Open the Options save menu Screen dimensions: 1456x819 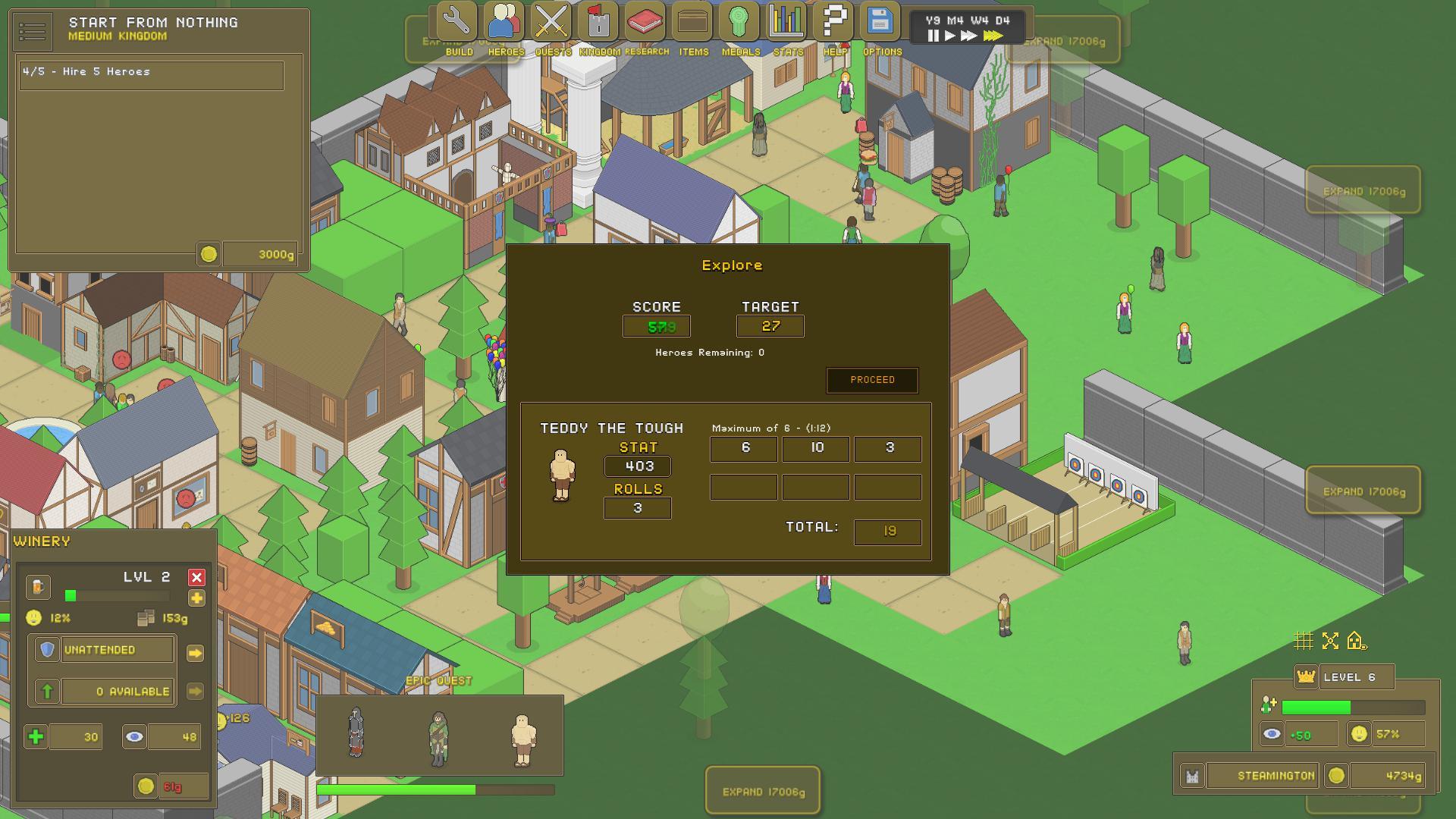[x=881, y=23]
